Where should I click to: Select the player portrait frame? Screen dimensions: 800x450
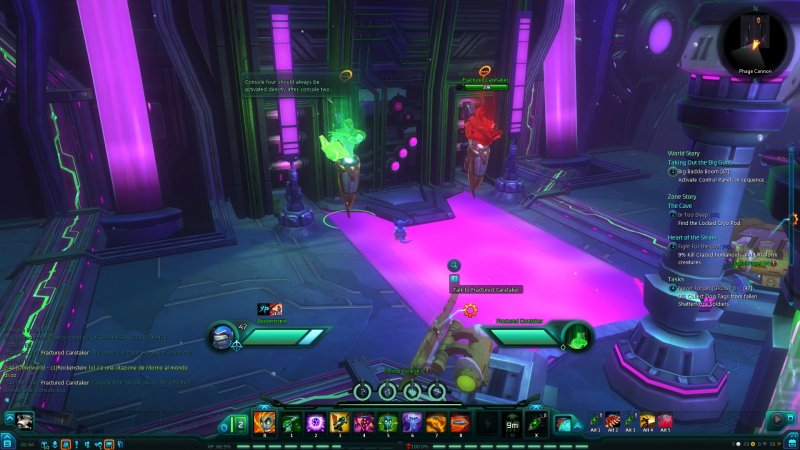(223, 337)
